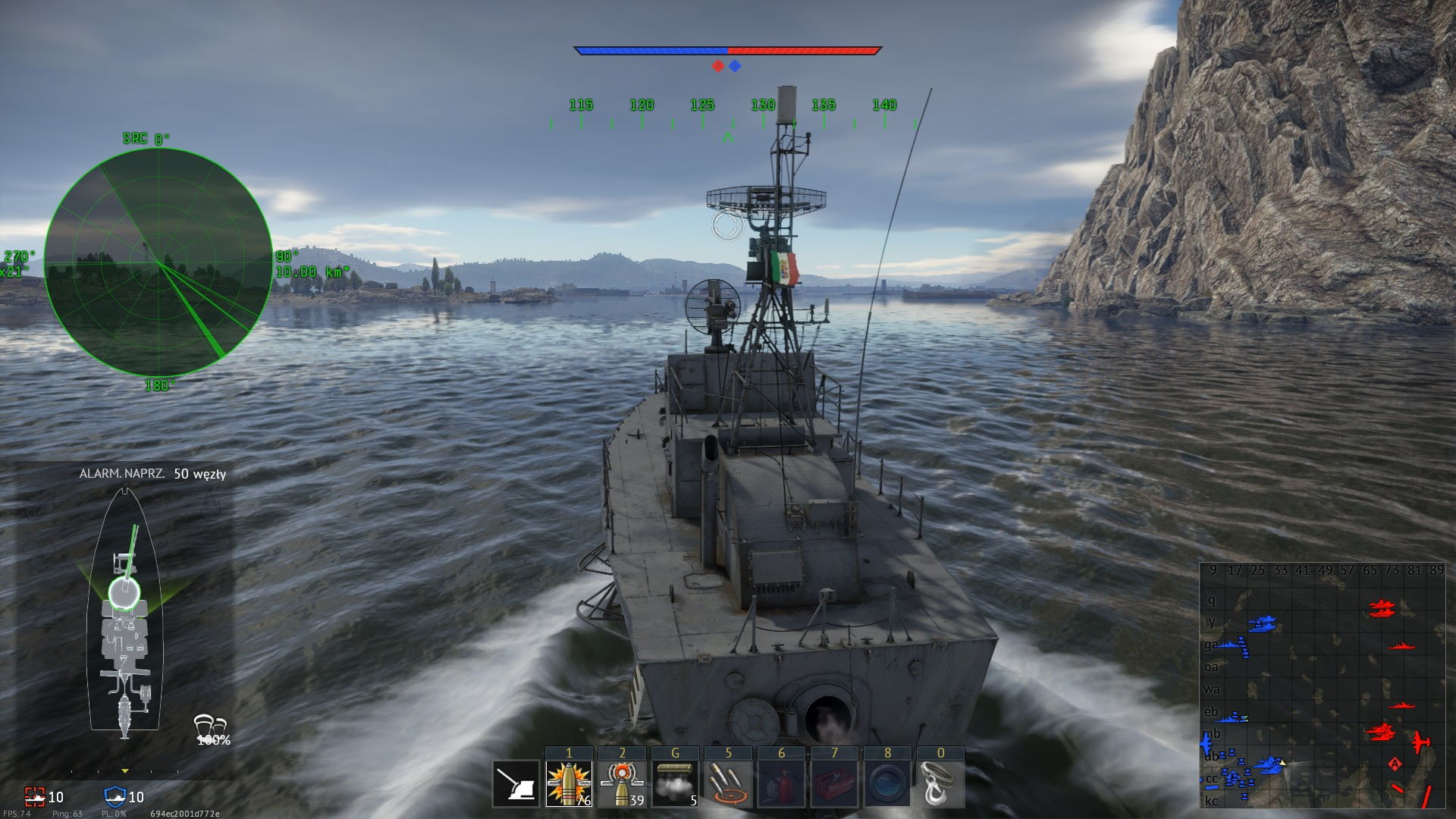Use the tow hook and rope
The width and height of the screenshot is (1456, 819).
(940, 784)
